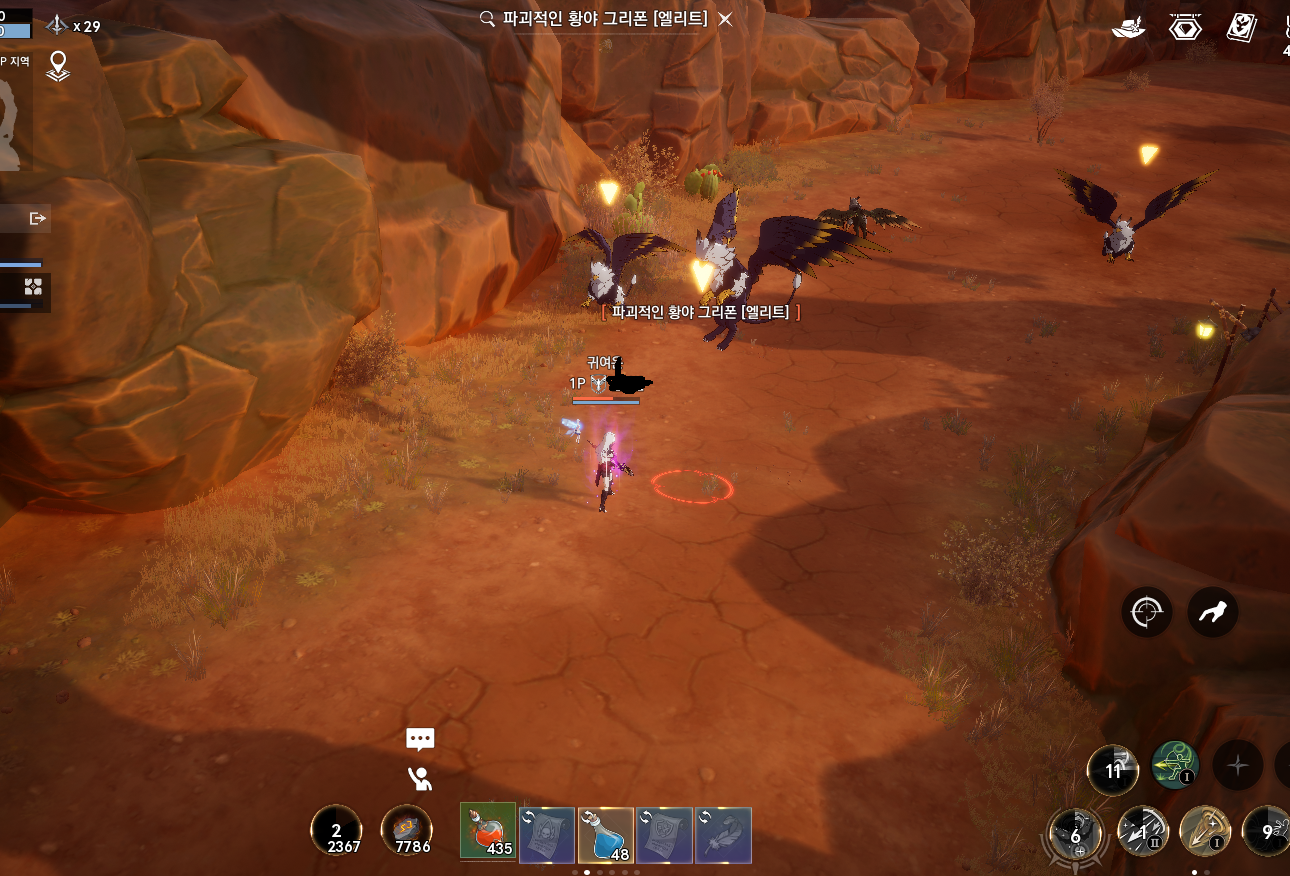The image size is (1290, 876).
Task: Open the feathered hat menu icon
Action: click(x=1129, y=27)
